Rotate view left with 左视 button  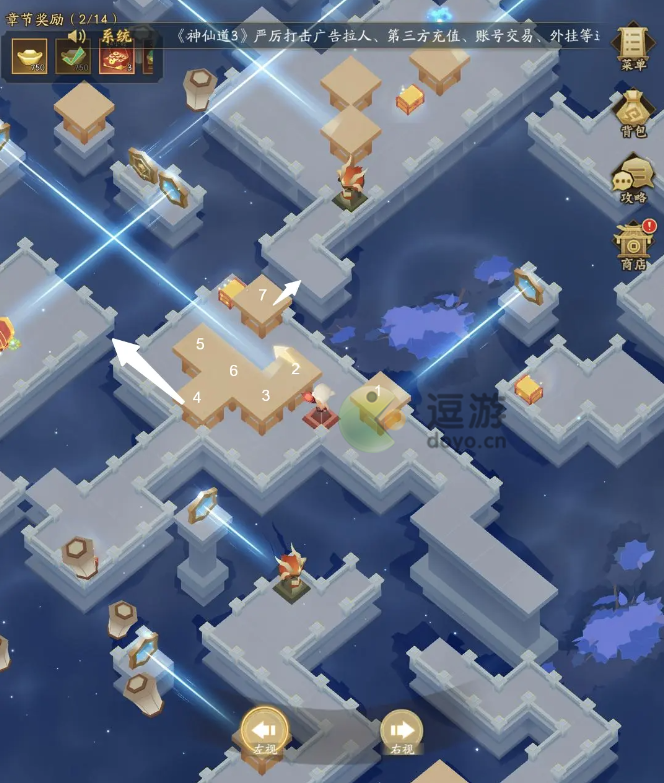pos(264,732)
